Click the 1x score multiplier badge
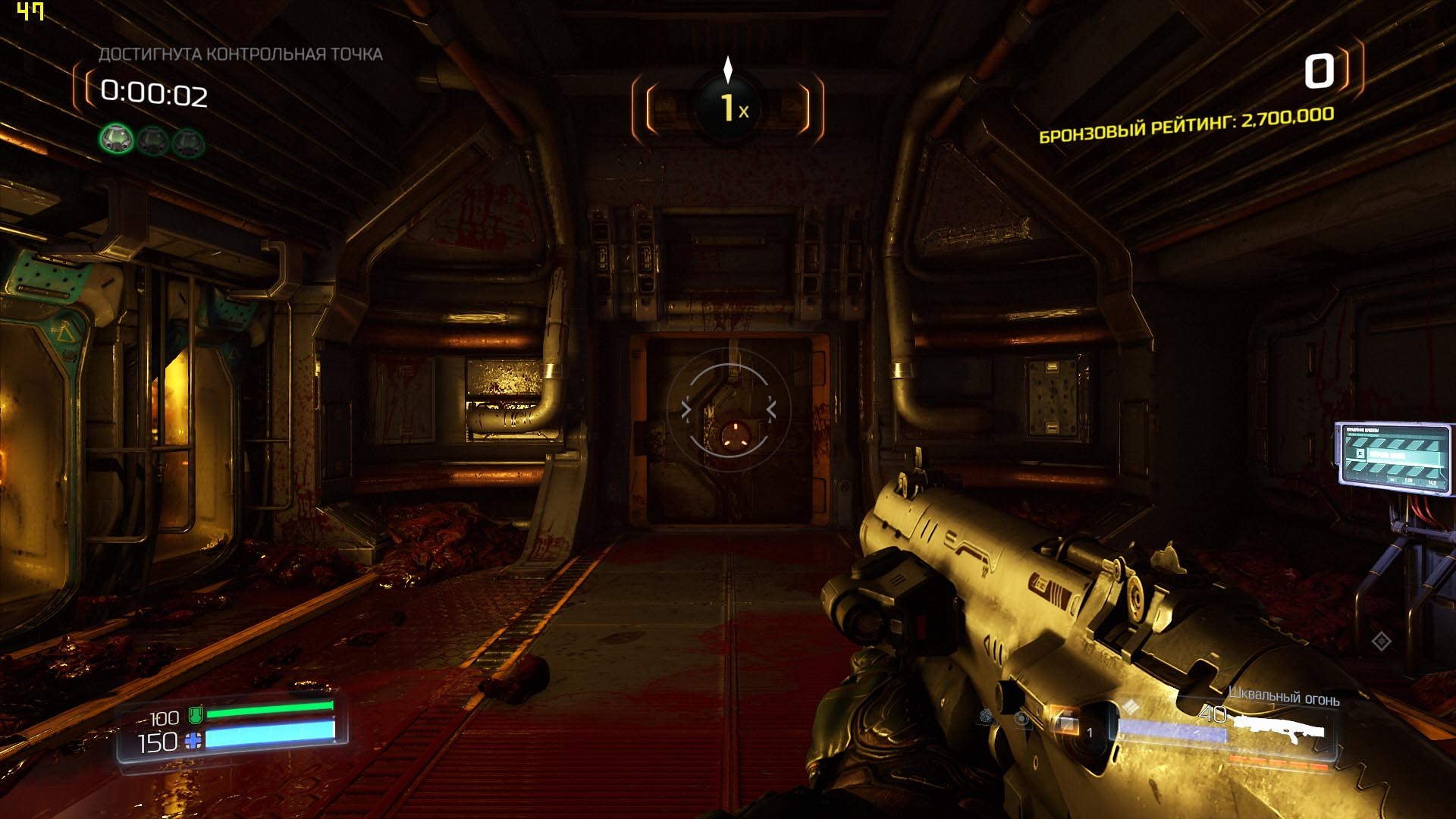Viewport: 1456px width, 819px height. [x=728, y=108]
